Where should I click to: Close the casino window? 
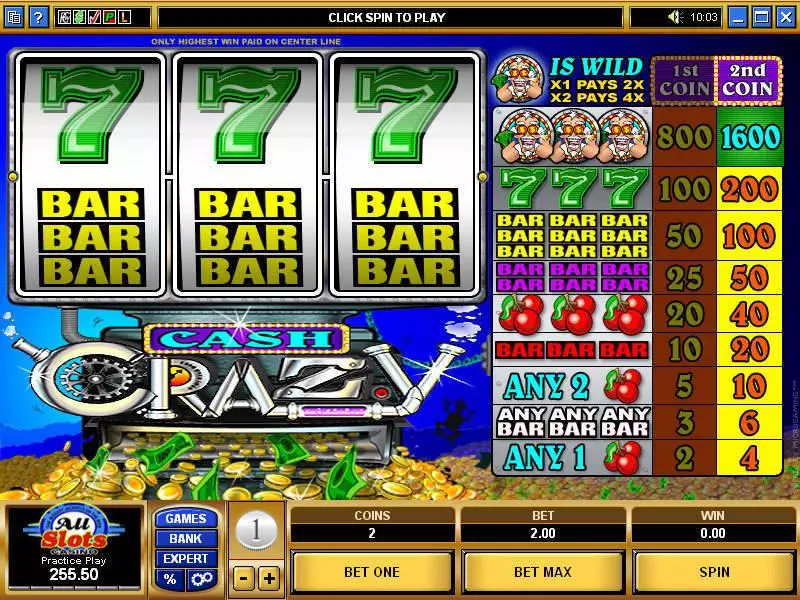783,17
